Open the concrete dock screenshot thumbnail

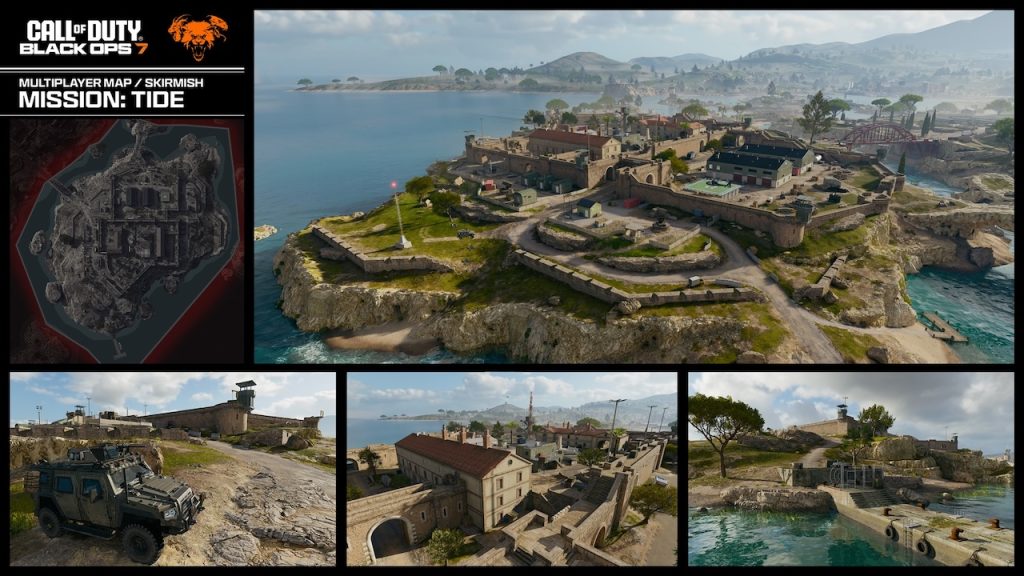click(850, 469)
